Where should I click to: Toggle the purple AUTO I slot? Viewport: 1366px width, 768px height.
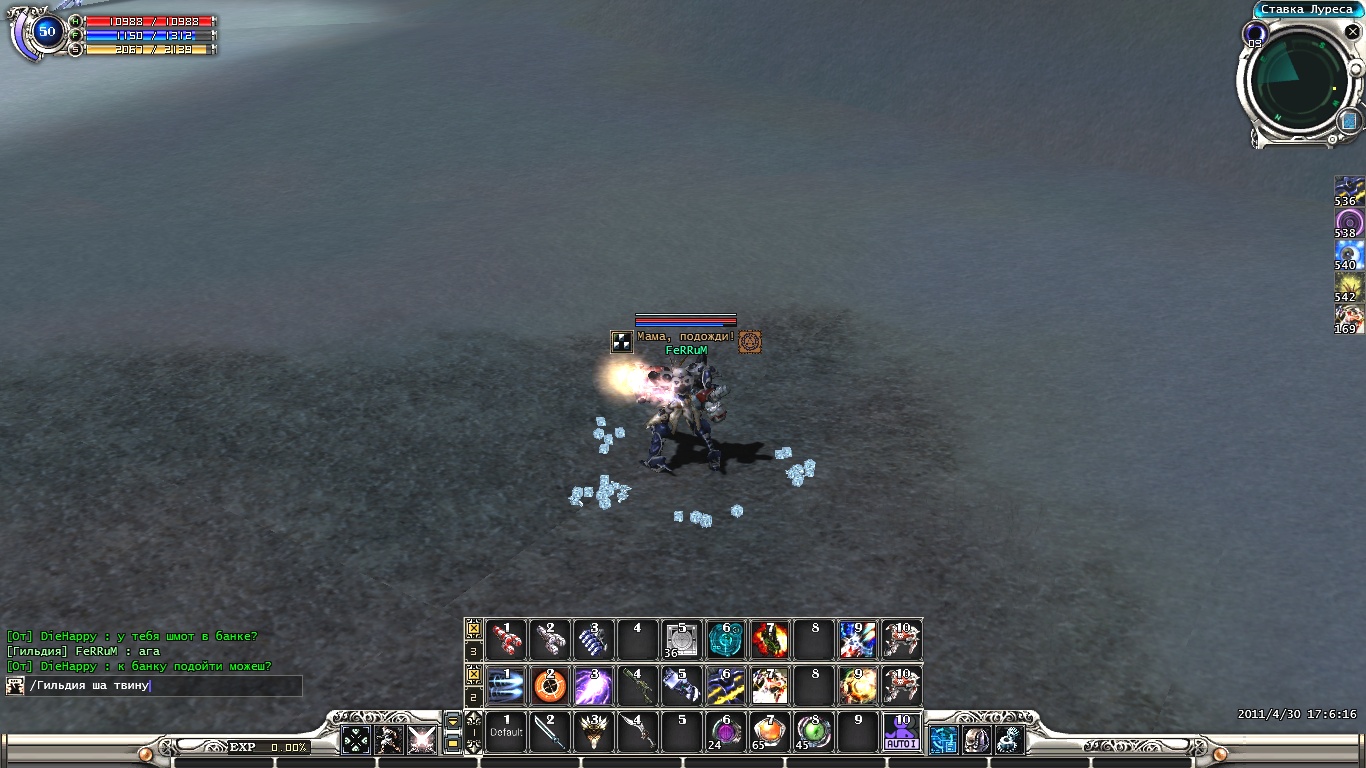click(x=901, y=732)
